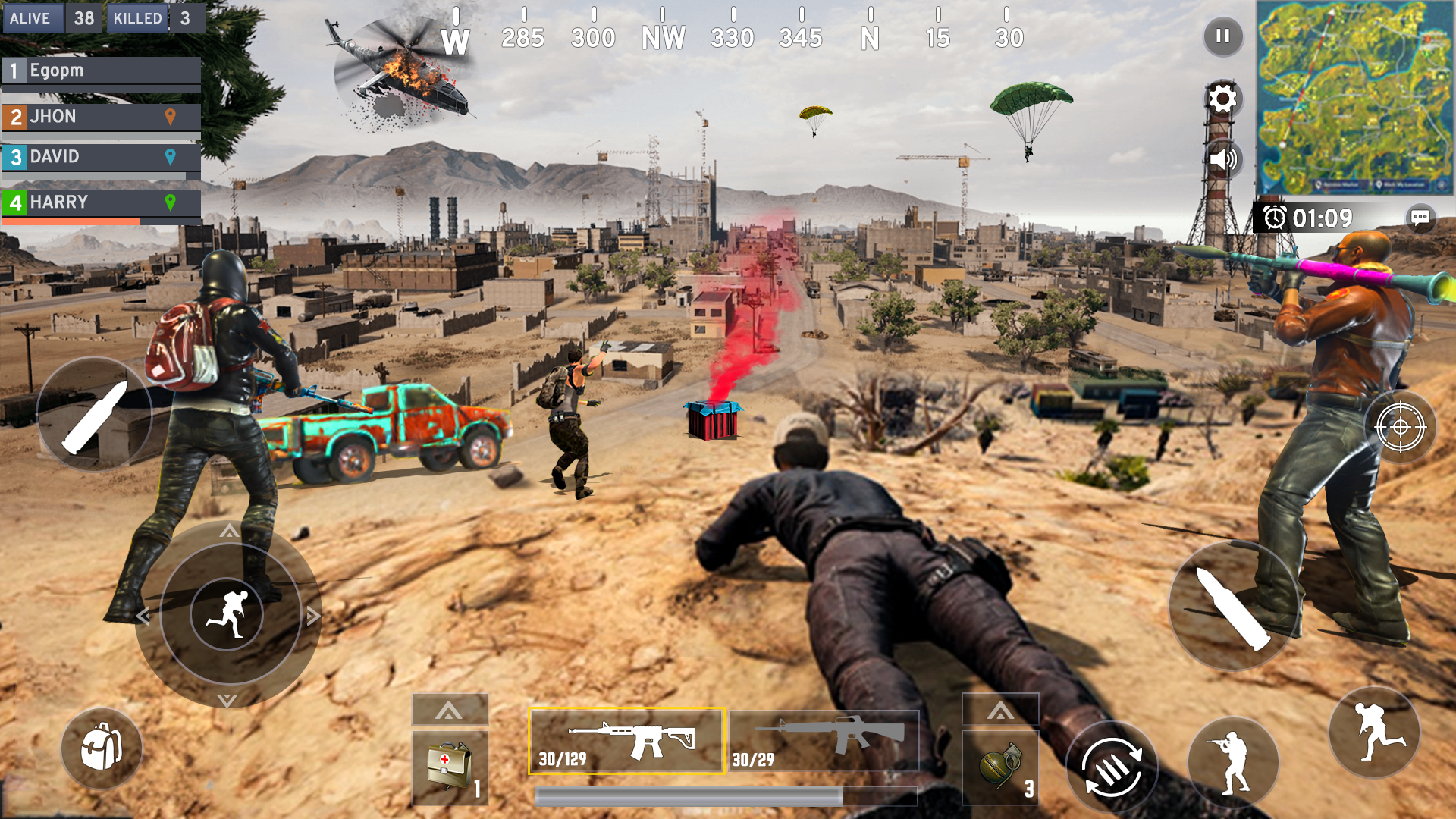
Task: Pause the match with the pause toggle
Action: [1222, 36]
